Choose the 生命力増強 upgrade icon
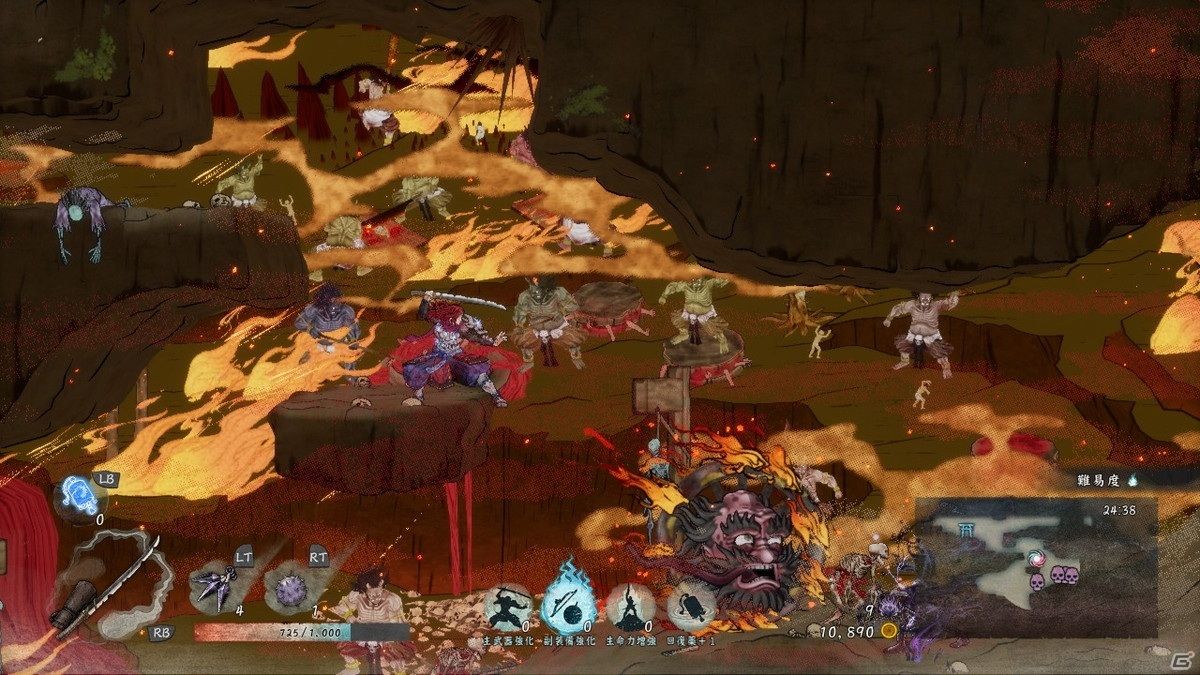 point(630,607)
